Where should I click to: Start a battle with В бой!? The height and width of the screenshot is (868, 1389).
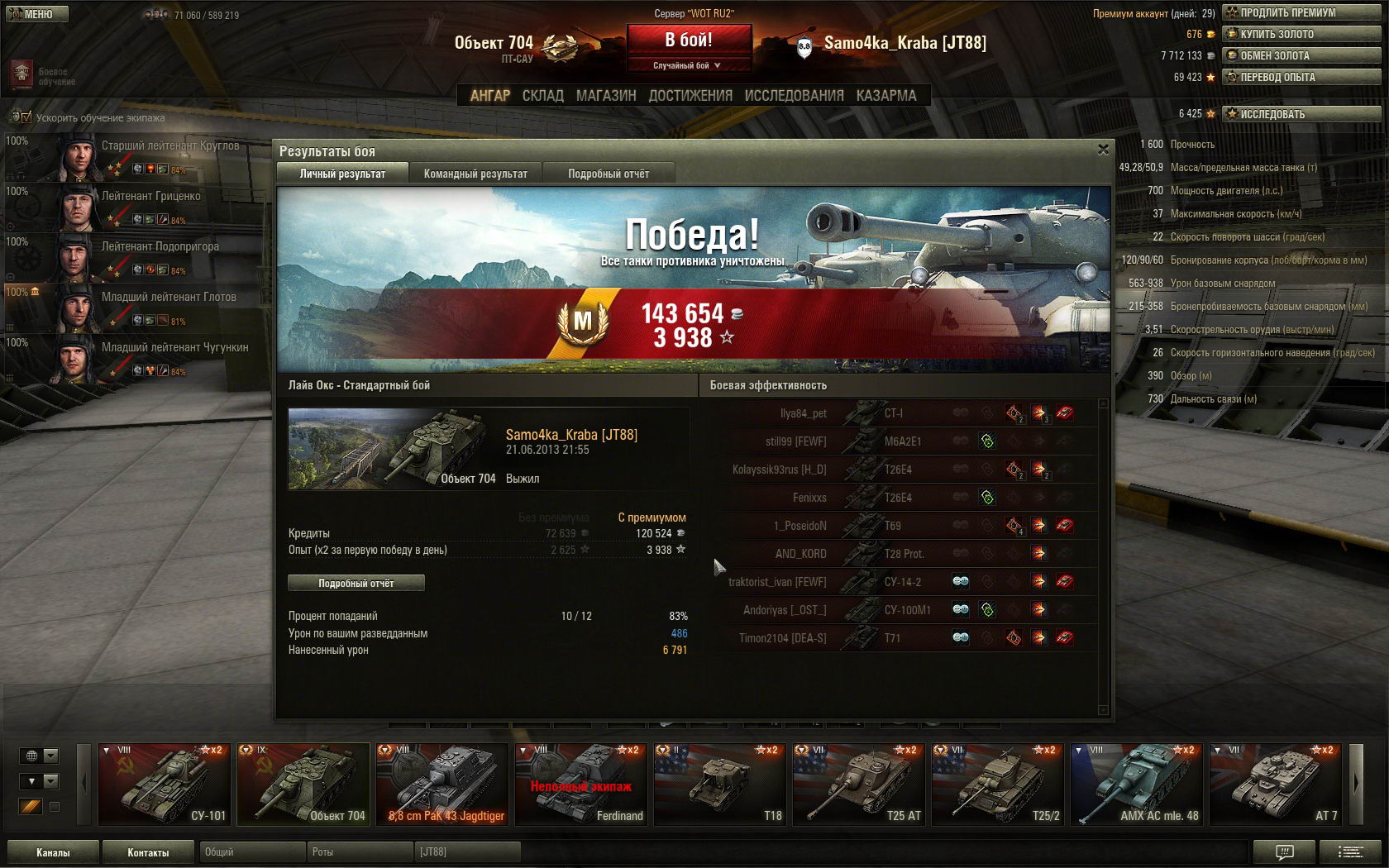pos(689,40)
